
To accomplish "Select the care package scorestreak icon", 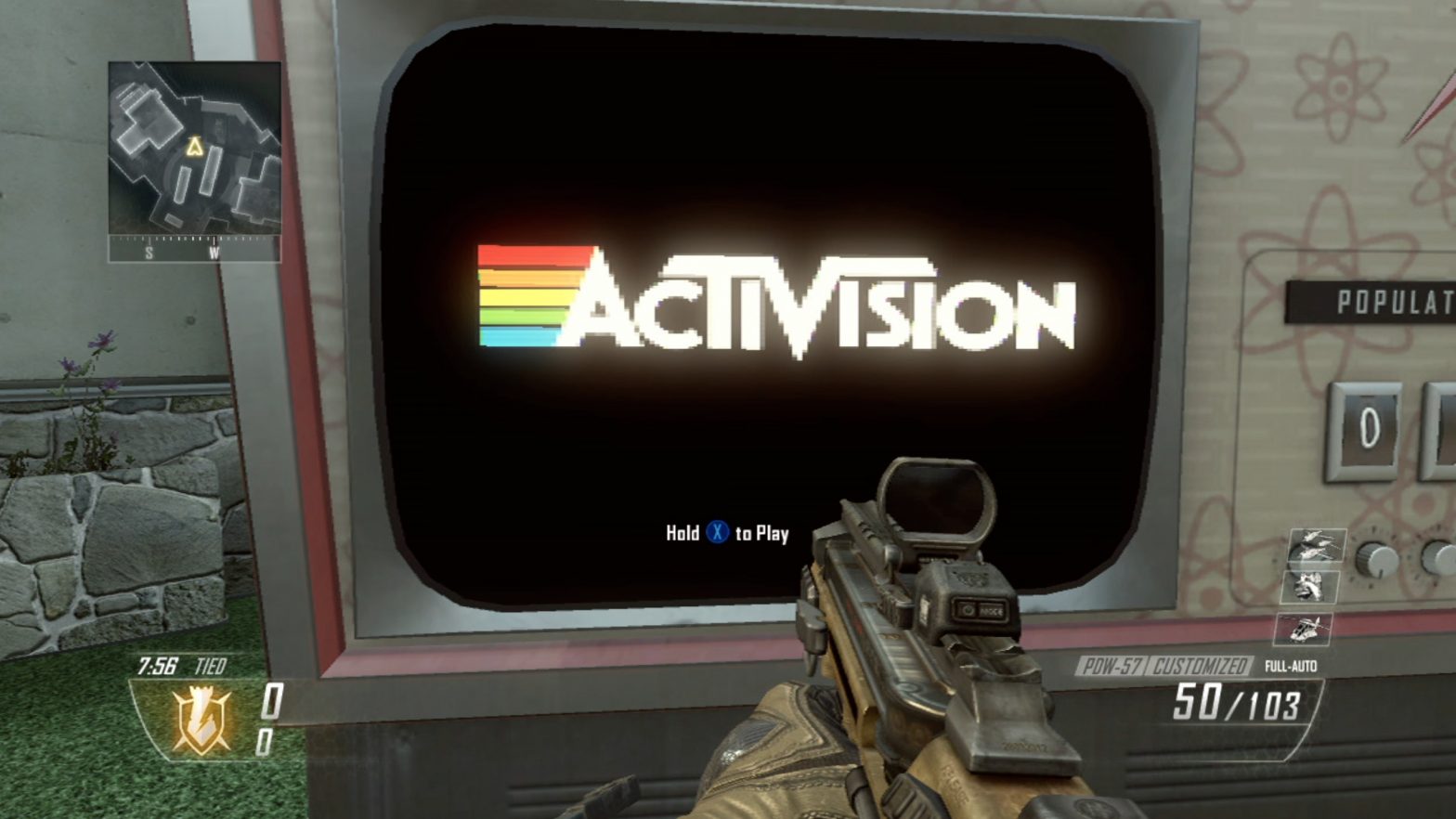I will pos(1308,587).
